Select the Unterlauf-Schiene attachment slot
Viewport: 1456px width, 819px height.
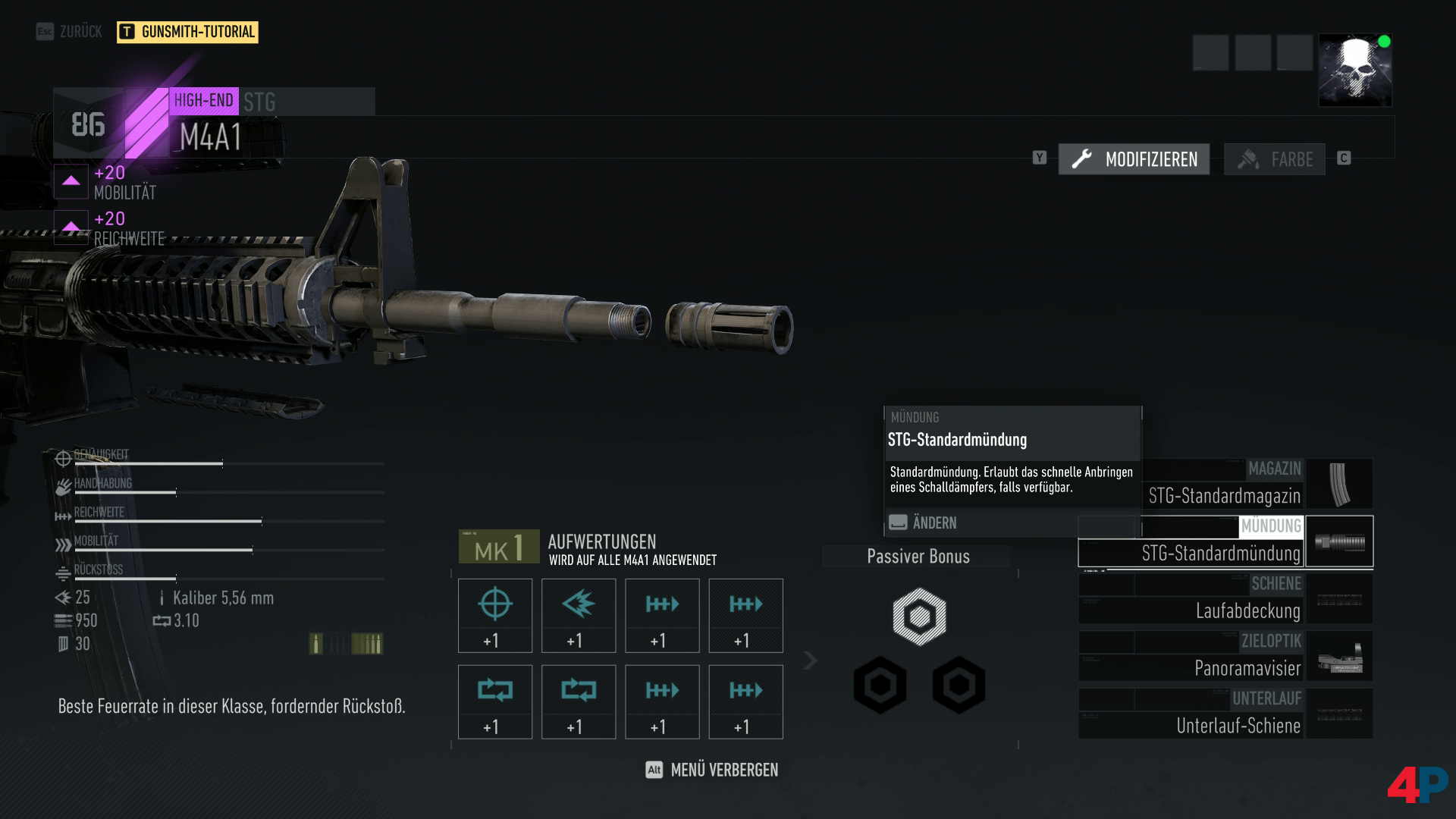1225,714
